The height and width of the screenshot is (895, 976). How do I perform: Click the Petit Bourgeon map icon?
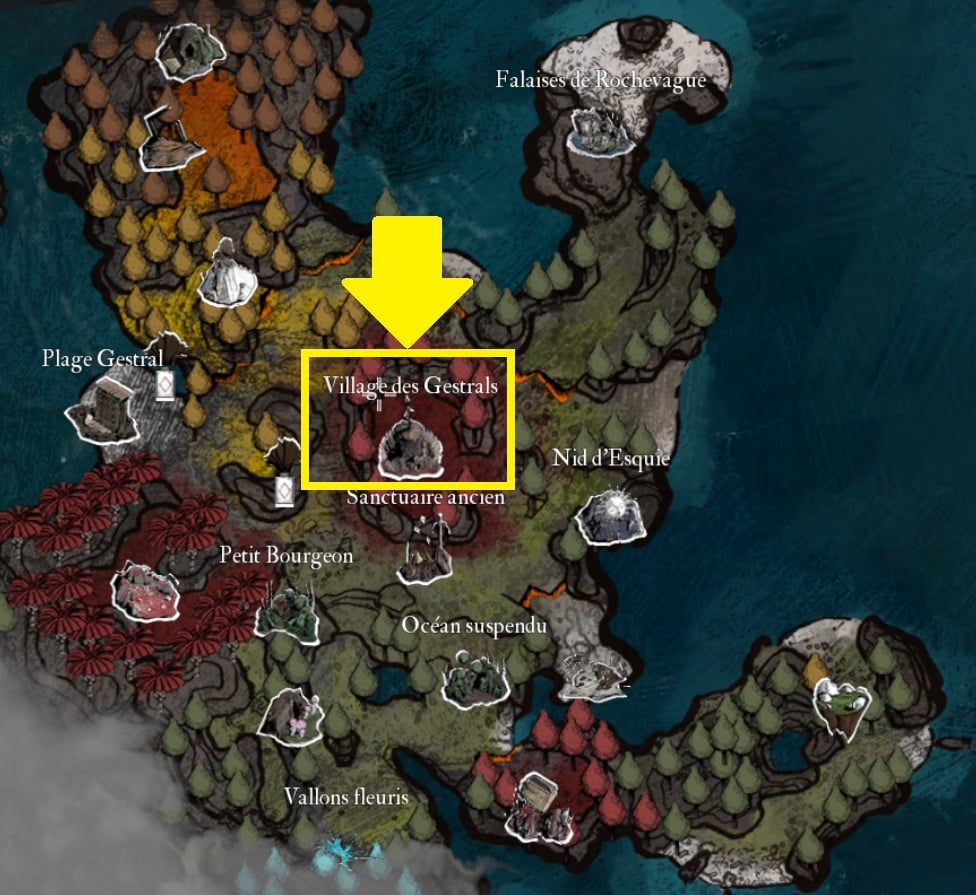click(x=286, y=610)
